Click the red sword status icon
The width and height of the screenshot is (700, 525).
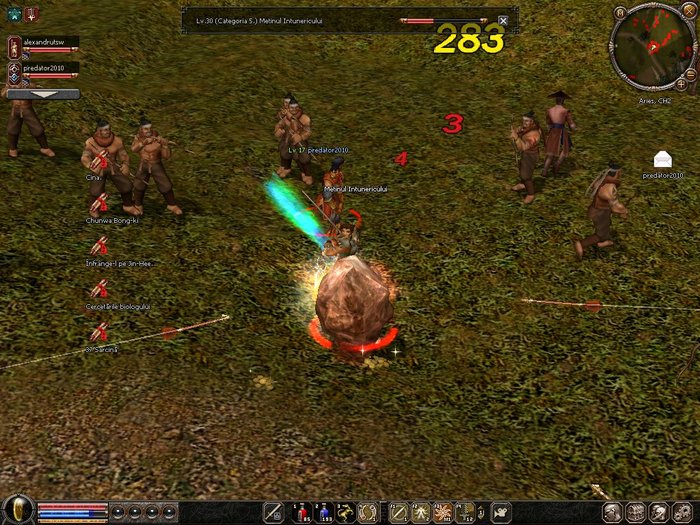(x=31, y=12)
